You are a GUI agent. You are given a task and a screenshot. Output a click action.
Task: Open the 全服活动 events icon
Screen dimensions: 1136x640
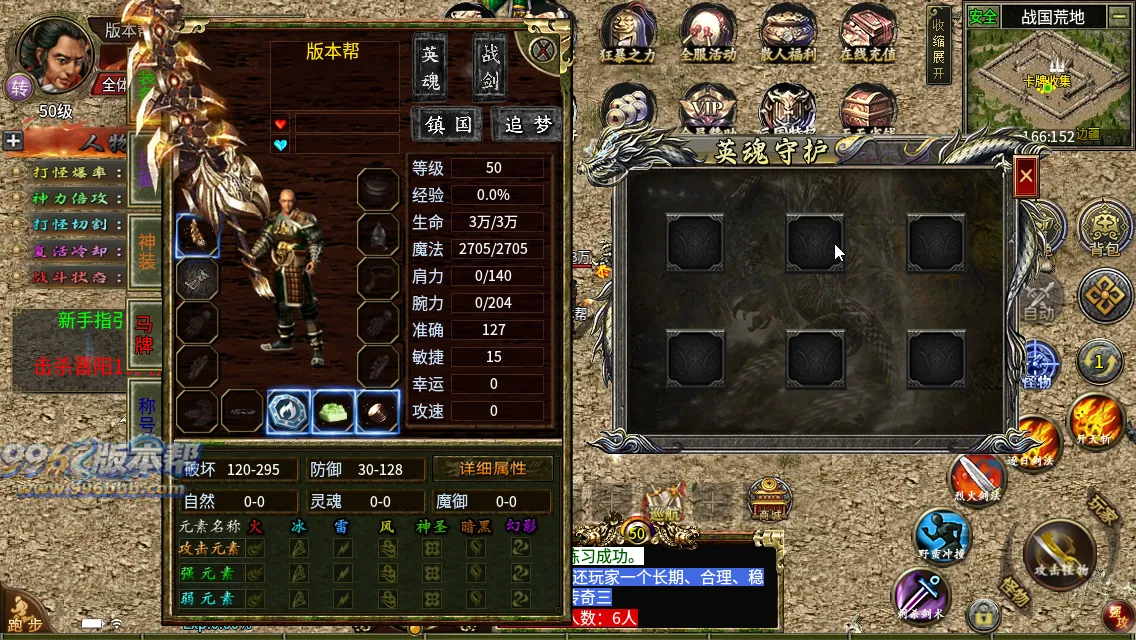coord(708,35)
